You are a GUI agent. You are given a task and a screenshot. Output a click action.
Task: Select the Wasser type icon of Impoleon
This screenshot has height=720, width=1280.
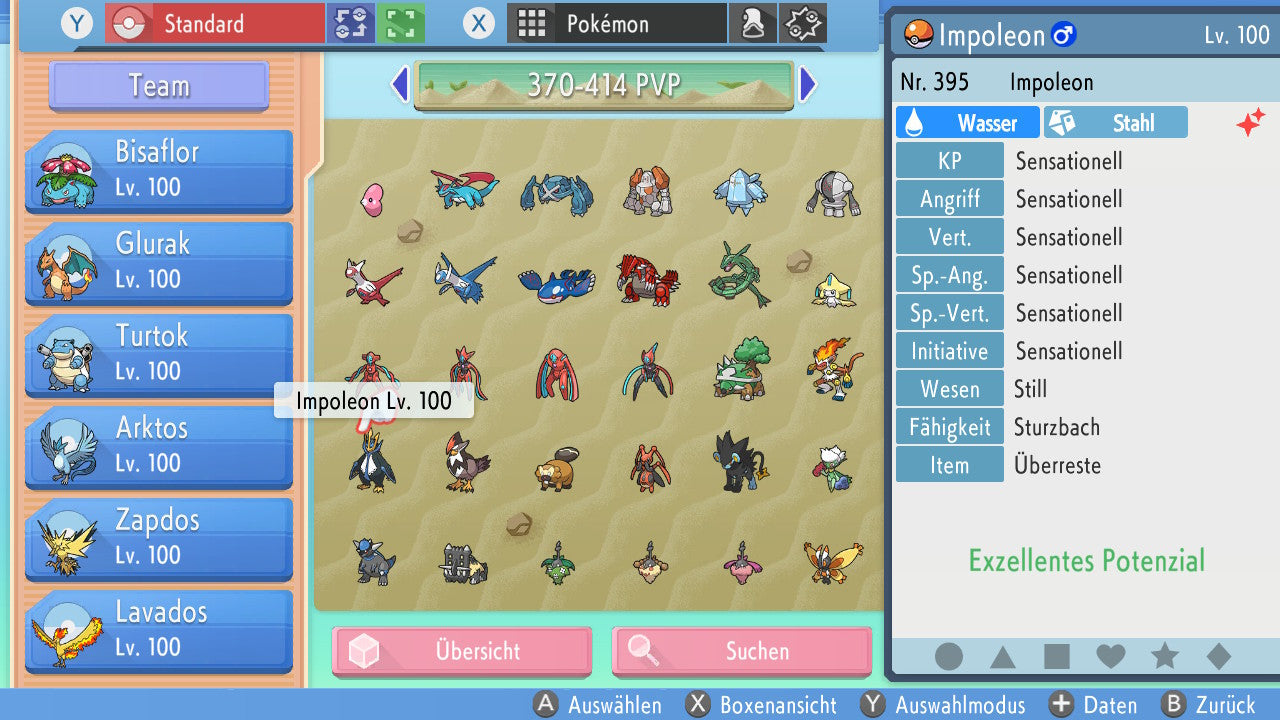pos(966,121)
